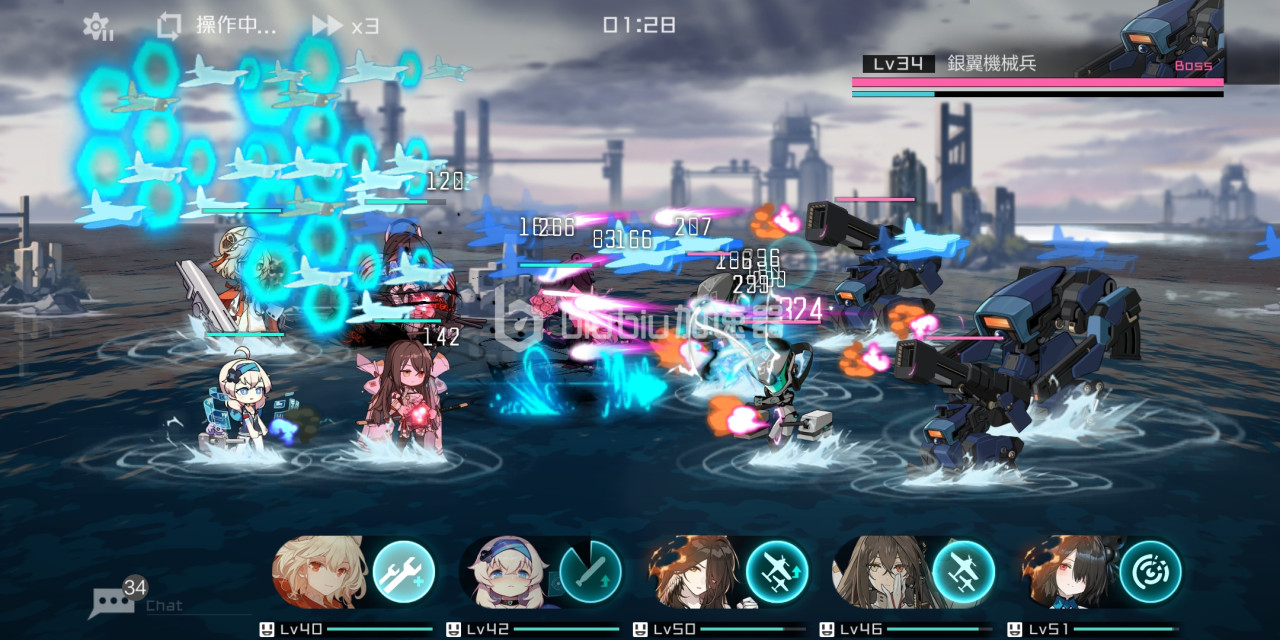The width and height of the screenshot is (1280, 640).
Task: Open the Chat speech bubble
Action: (x=113, y=601)
